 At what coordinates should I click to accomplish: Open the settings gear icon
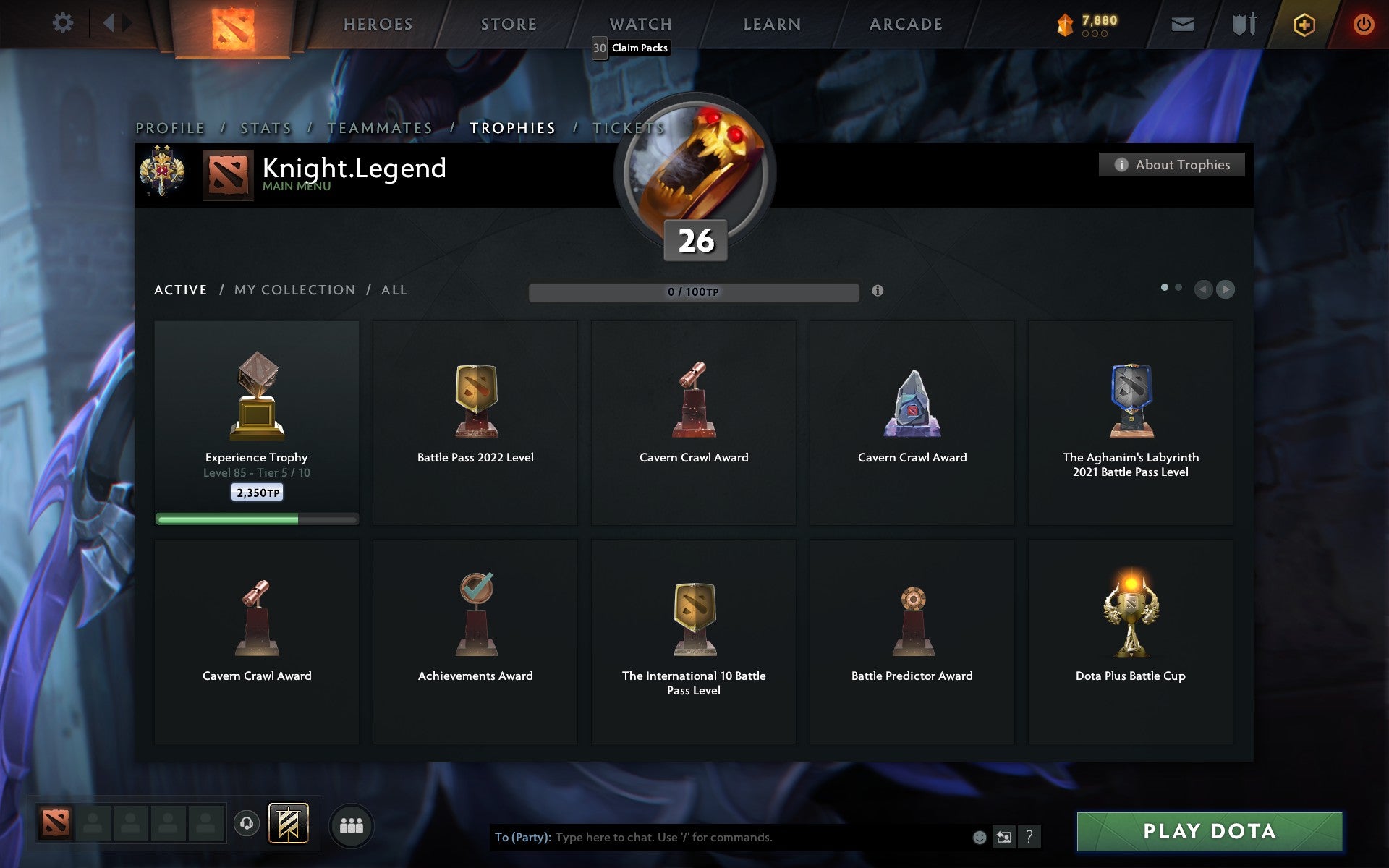click(64, 22)
